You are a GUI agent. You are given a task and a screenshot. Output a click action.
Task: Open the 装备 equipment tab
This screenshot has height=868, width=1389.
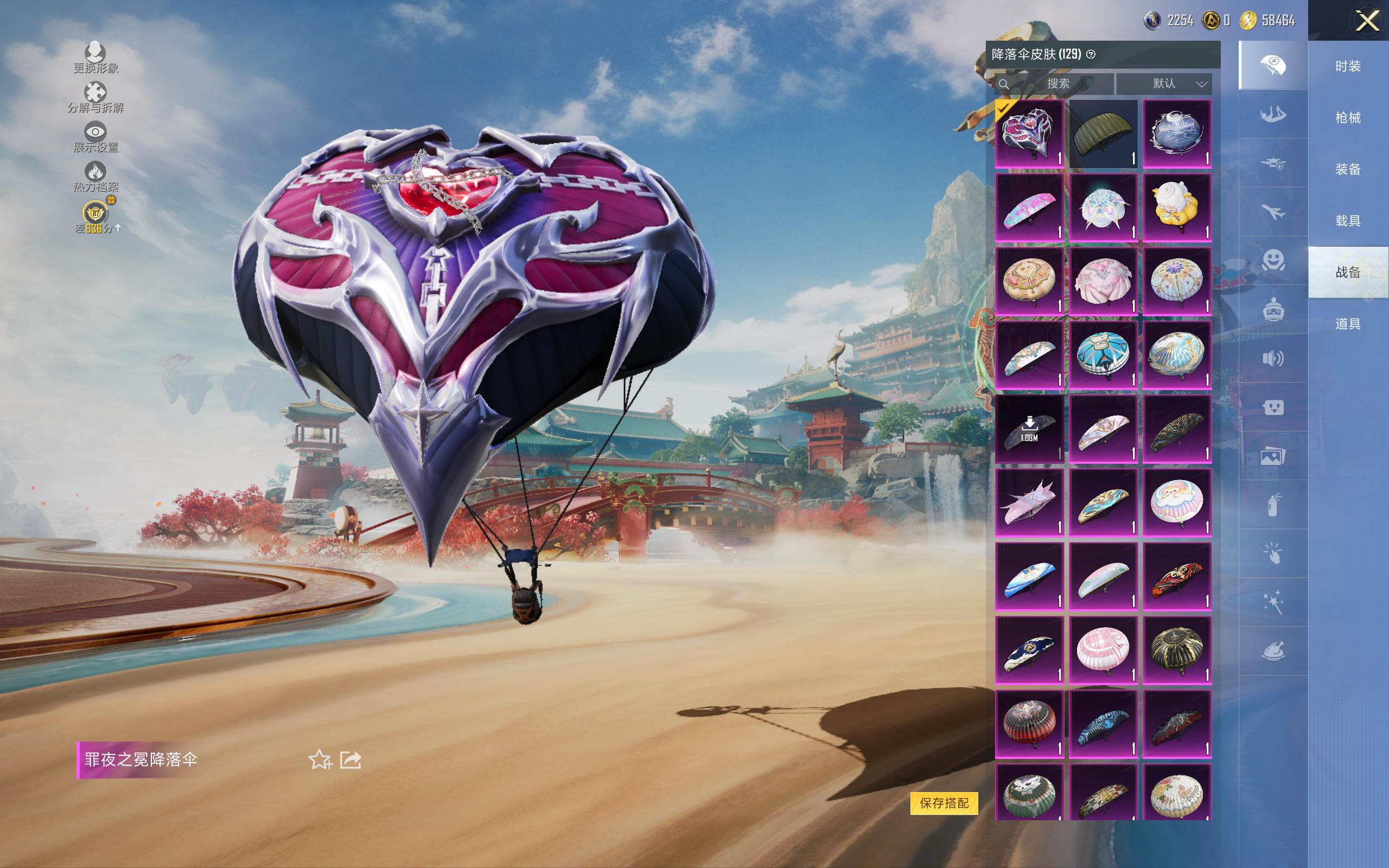pyautogui.click(x=1348, y=169)
